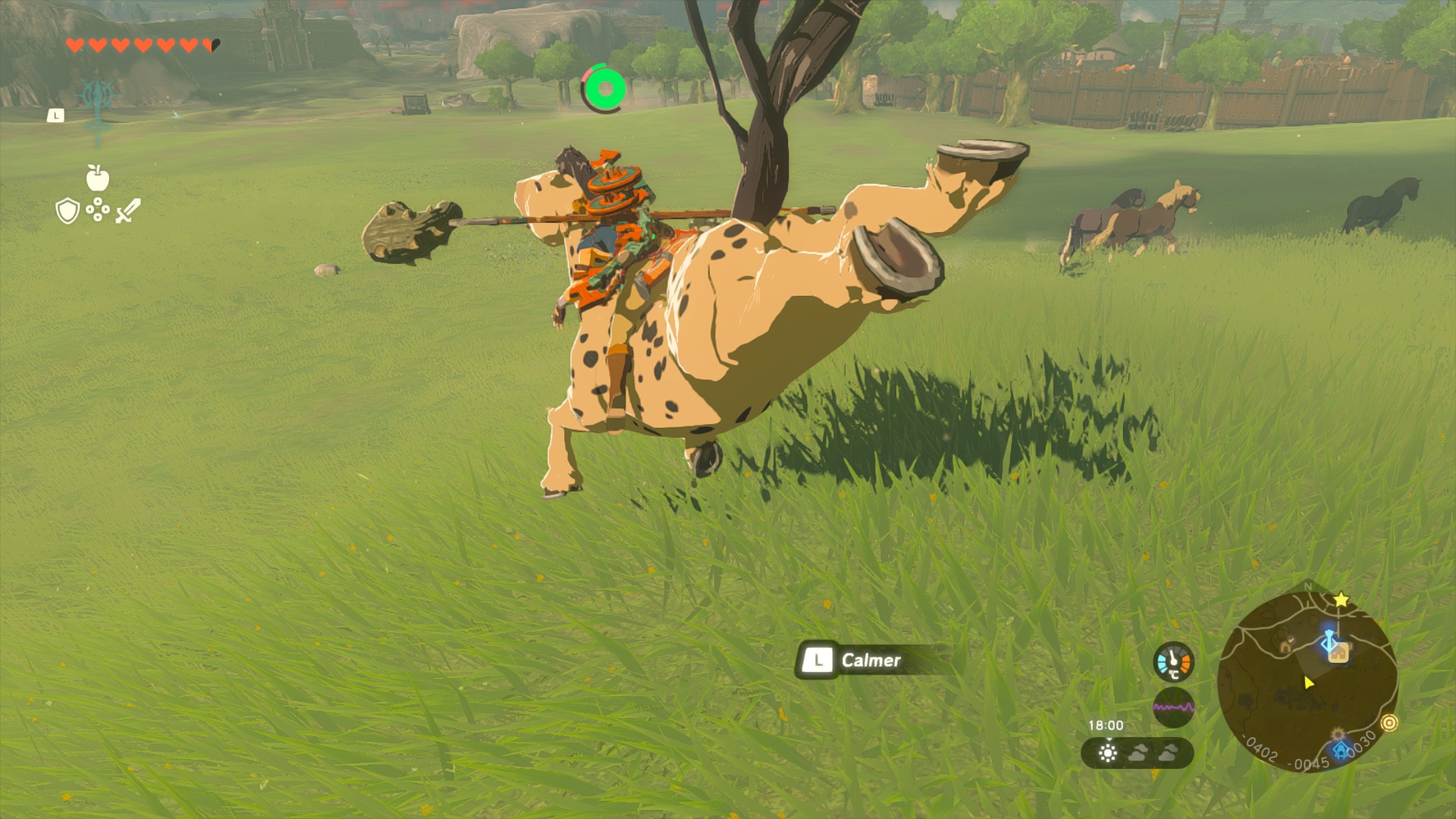The width and height of the screenshot is (1456, 819).
Task: Select the blue shrine marker at minimap bottom
Action: 1341,750
